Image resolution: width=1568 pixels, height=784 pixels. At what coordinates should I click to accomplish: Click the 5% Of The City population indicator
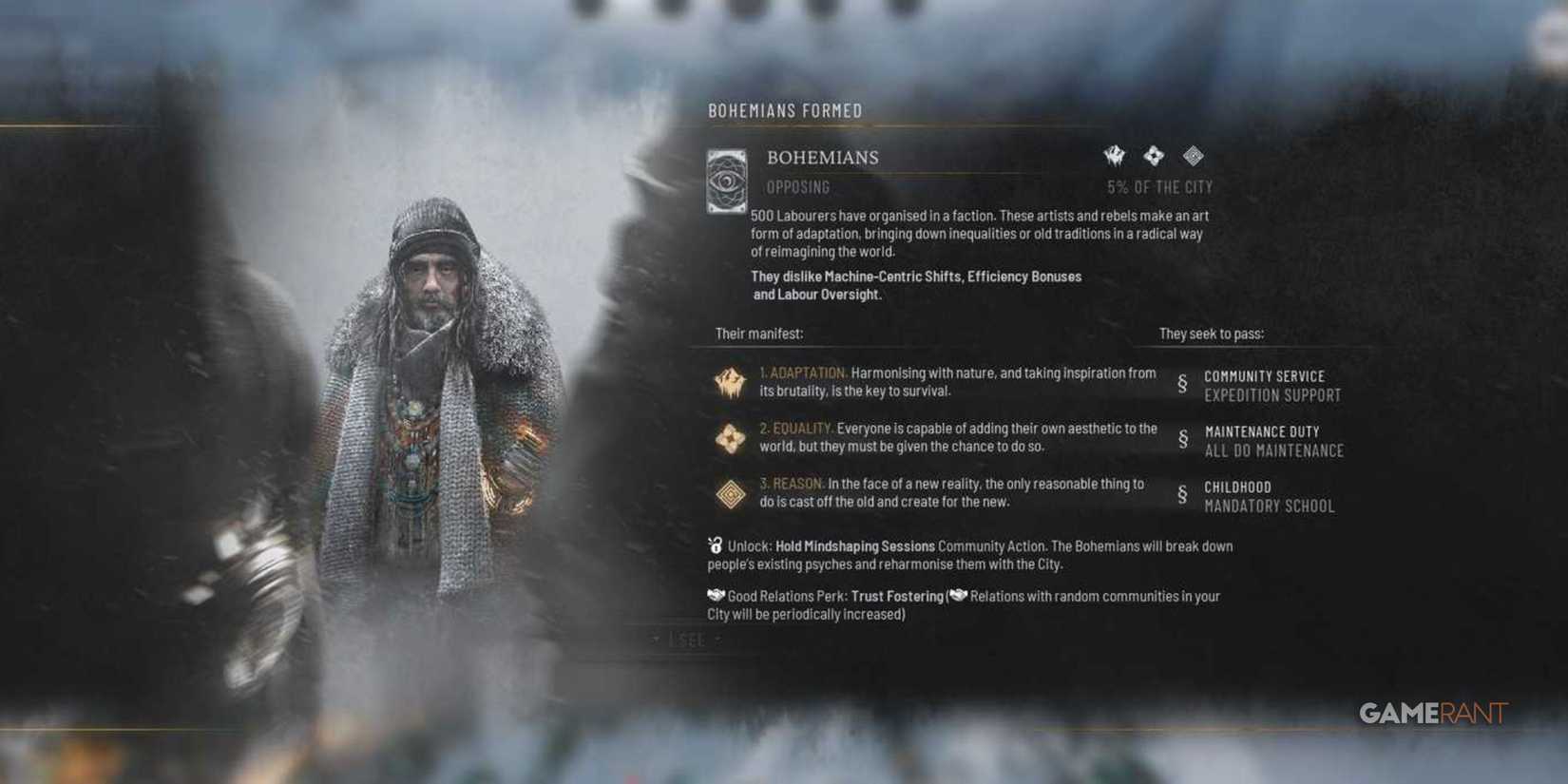coord(1159,187)
